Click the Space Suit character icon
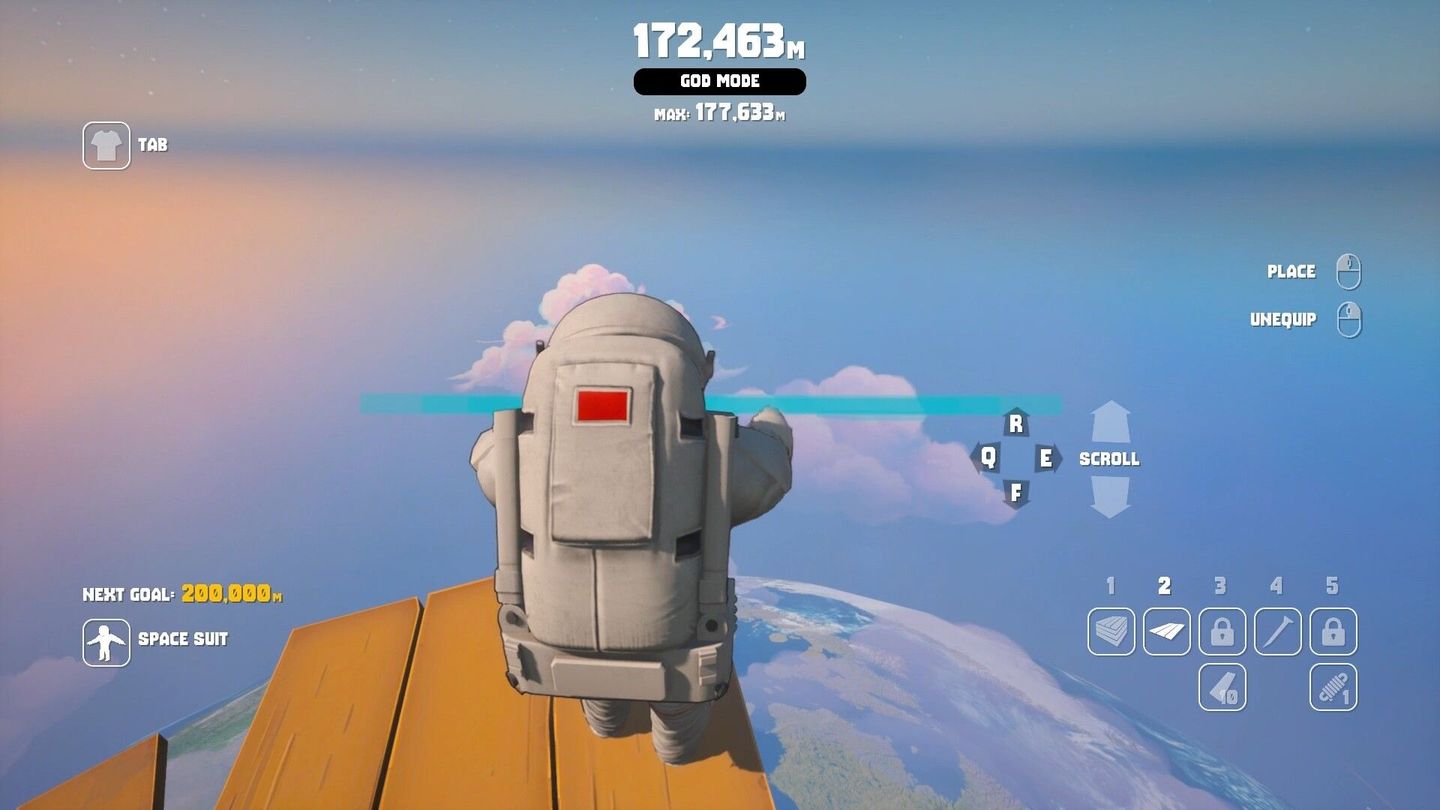 click(x=106, y=644)
